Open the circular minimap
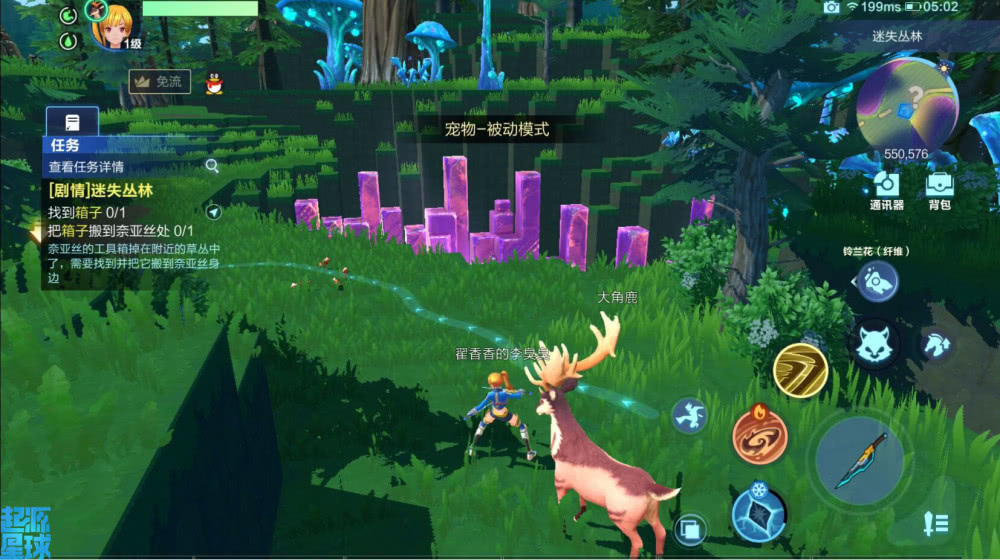 pyautogui.click(x=907, y=105)
